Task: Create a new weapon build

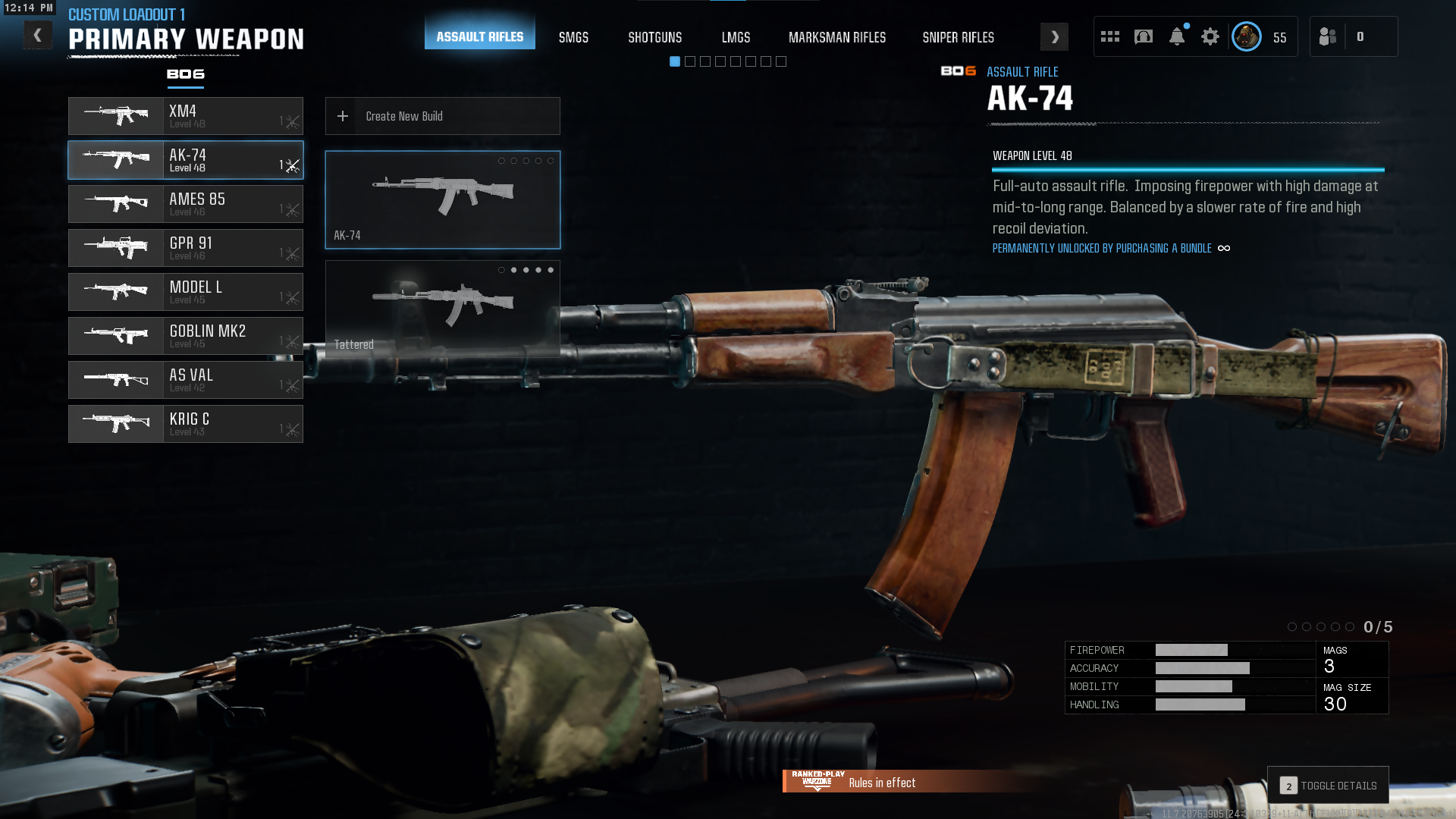Action: (x=443, y=116)
